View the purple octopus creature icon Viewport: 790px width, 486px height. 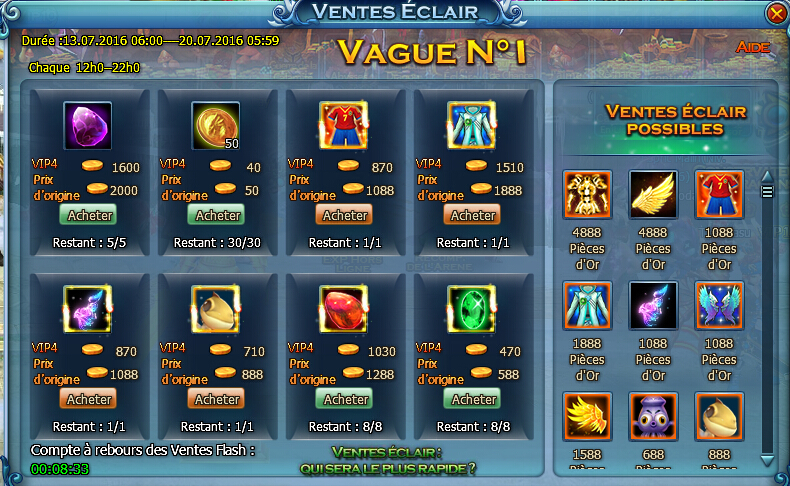pyautogui.click(x=653, y=416)
